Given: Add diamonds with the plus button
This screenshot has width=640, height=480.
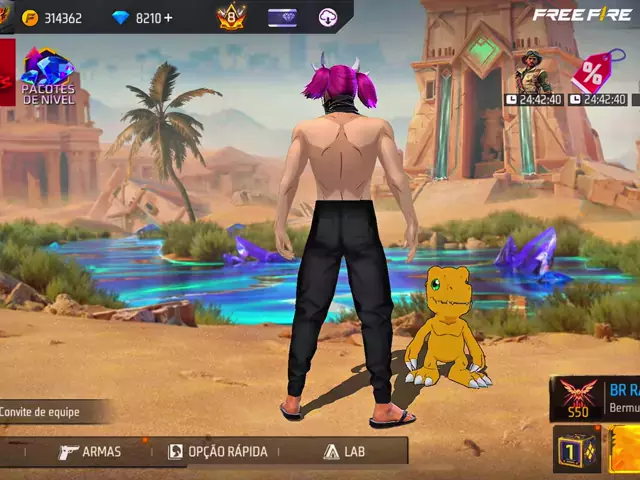Looking at the screenshot, I should click(168, 18).
